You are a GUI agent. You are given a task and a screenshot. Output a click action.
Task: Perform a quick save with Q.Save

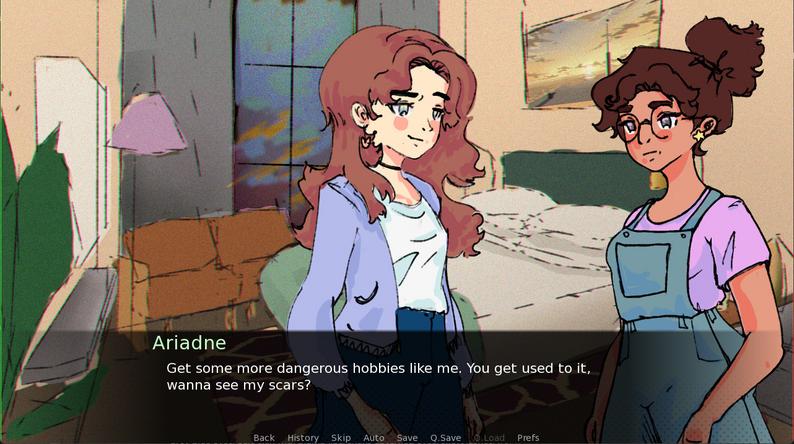click(x=446, y=438)
